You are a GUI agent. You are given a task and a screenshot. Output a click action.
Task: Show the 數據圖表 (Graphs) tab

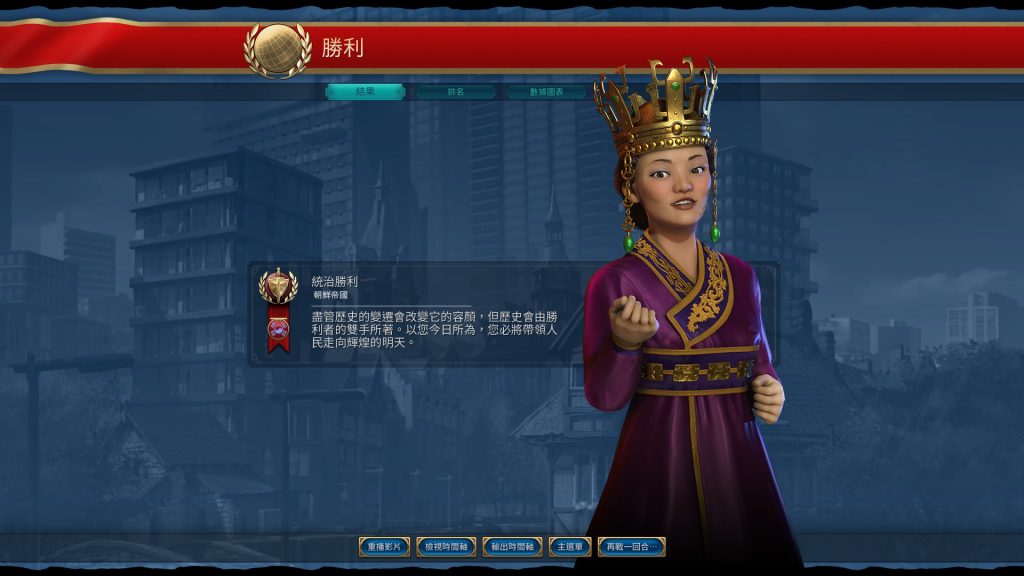[x=546, y=92]
